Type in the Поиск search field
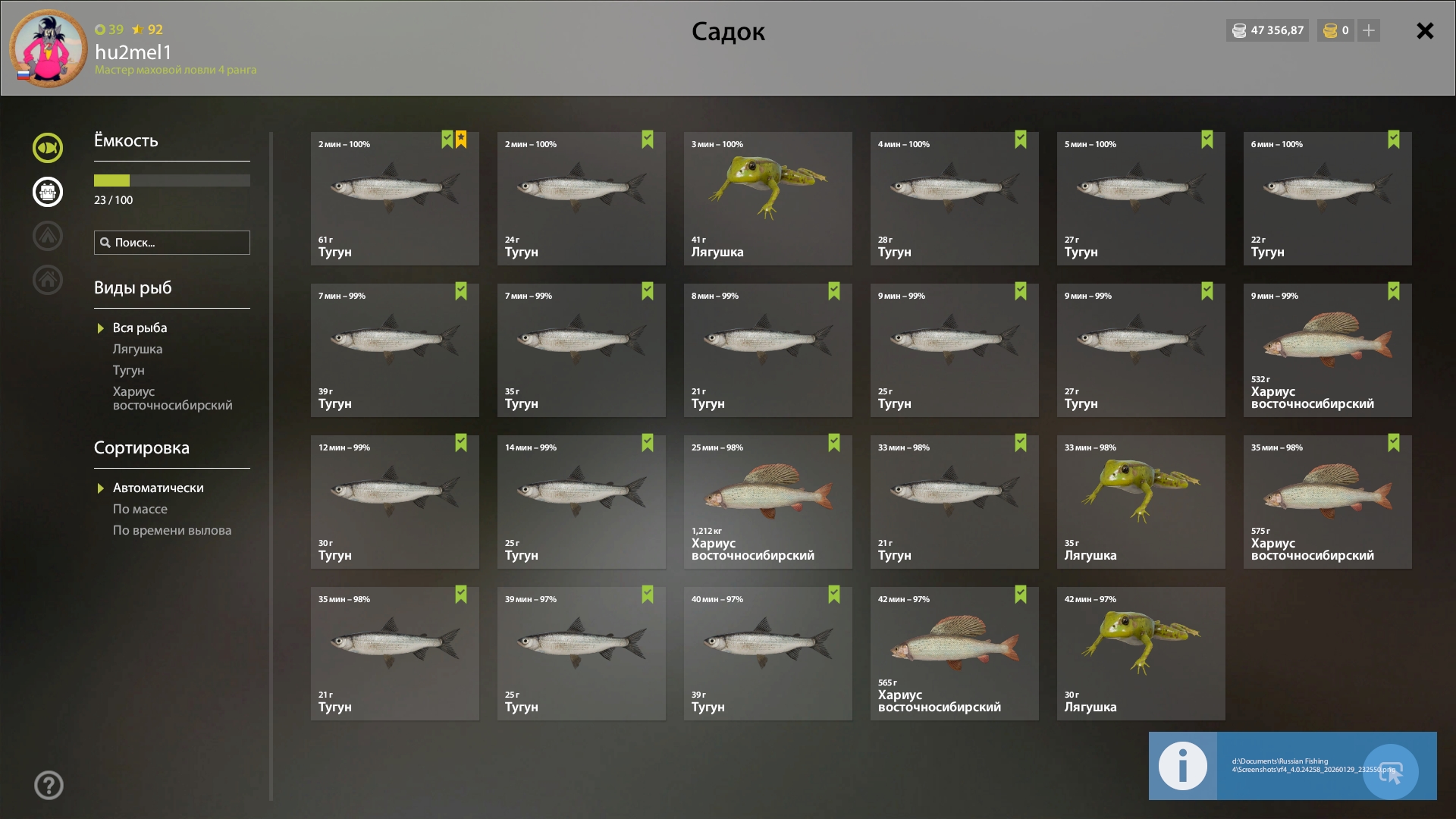The width and height of the screenshot is (1456, 819). pyautogui.click(x=180, y=243)
